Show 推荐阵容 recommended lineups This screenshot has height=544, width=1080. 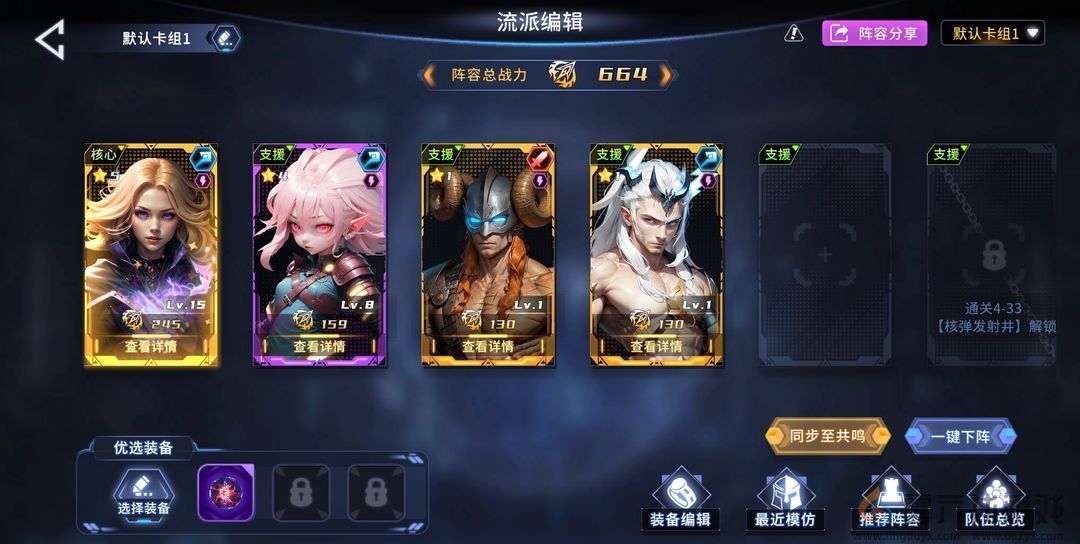890,500
